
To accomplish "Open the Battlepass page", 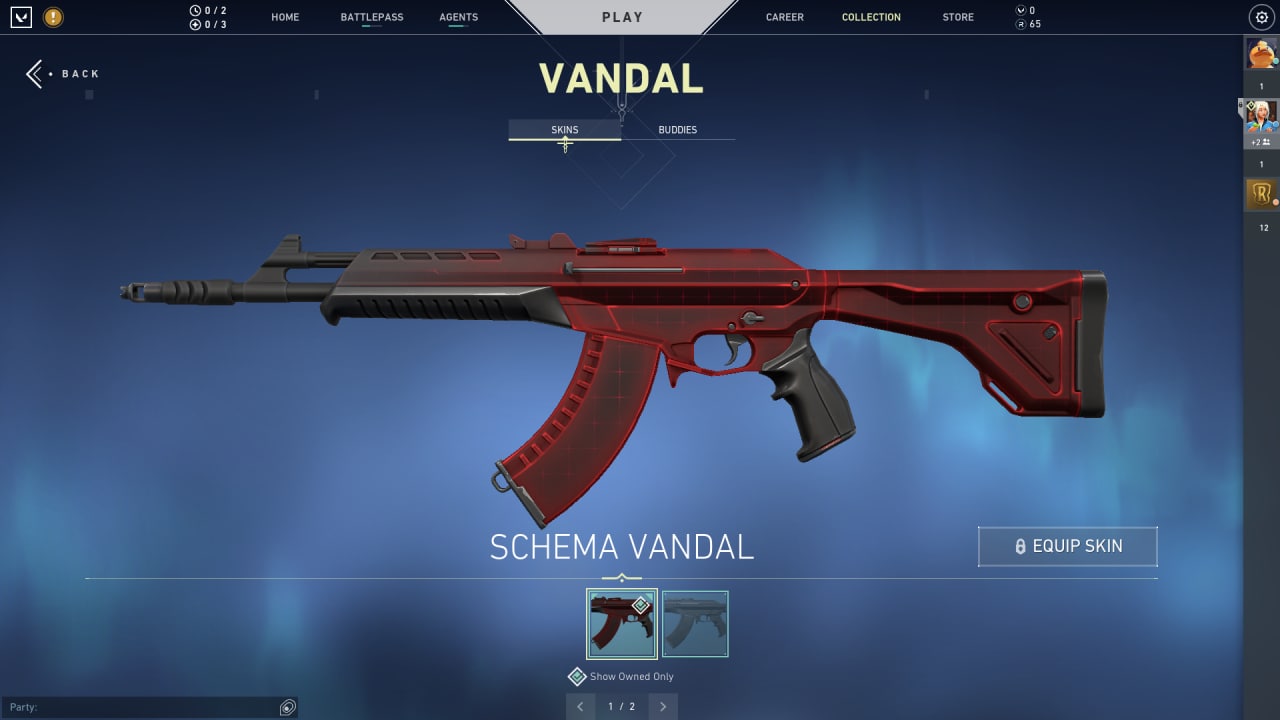I will (372, 17).
